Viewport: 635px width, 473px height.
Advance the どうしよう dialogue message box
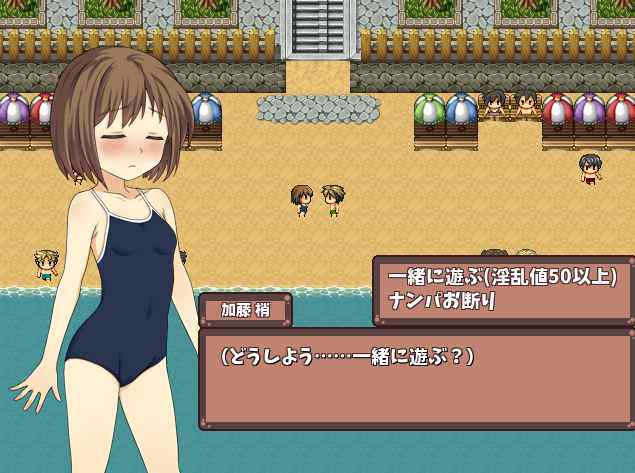pos(417,379)
